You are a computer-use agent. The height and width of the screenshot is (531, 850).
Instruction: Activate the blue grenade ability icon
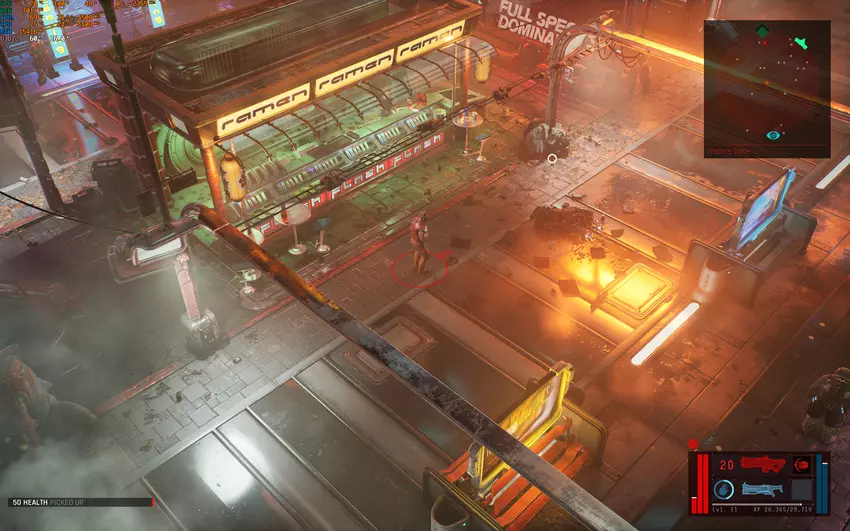[x=723, y=489]
